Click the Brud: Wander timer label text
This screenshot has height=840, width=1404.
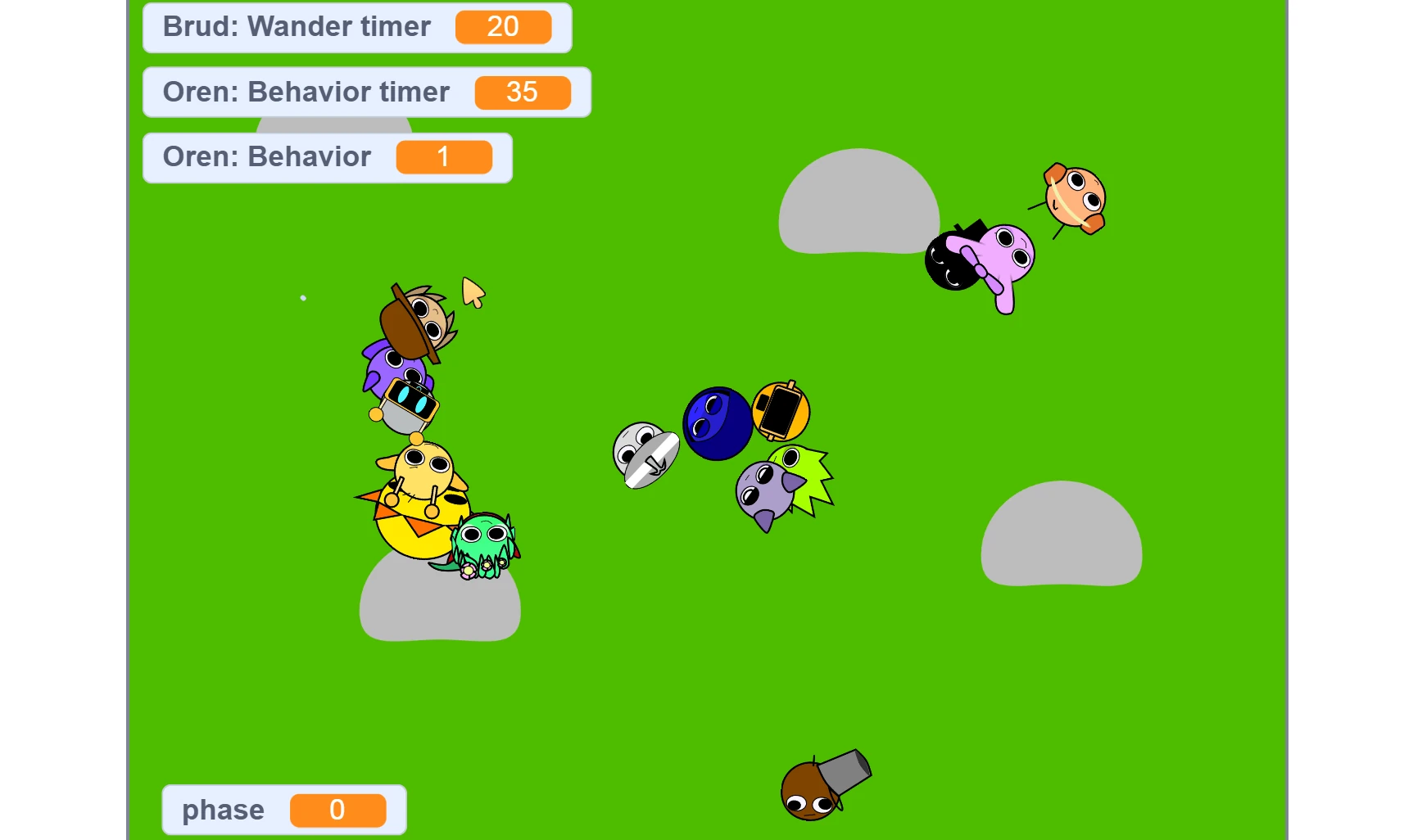(297, 27)
